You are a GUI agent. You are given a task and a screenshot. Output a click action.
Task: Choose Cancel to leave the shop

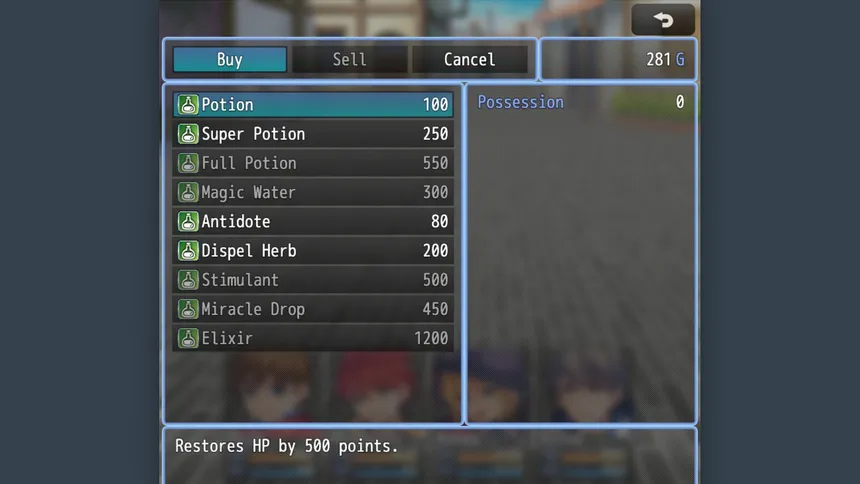pos(469,60)
